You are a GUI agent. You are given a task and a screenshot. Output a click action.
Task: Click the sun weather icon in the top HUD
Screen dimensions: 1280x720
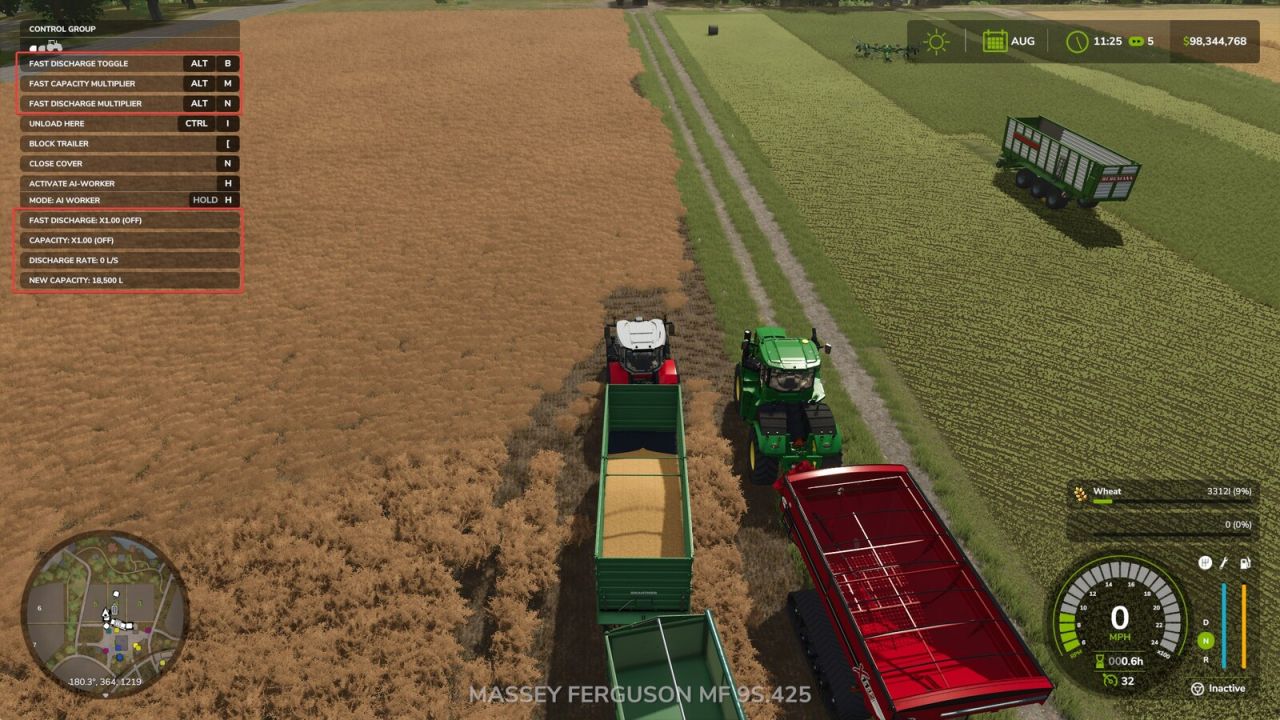pyautogui.click(x=935, y=40)
